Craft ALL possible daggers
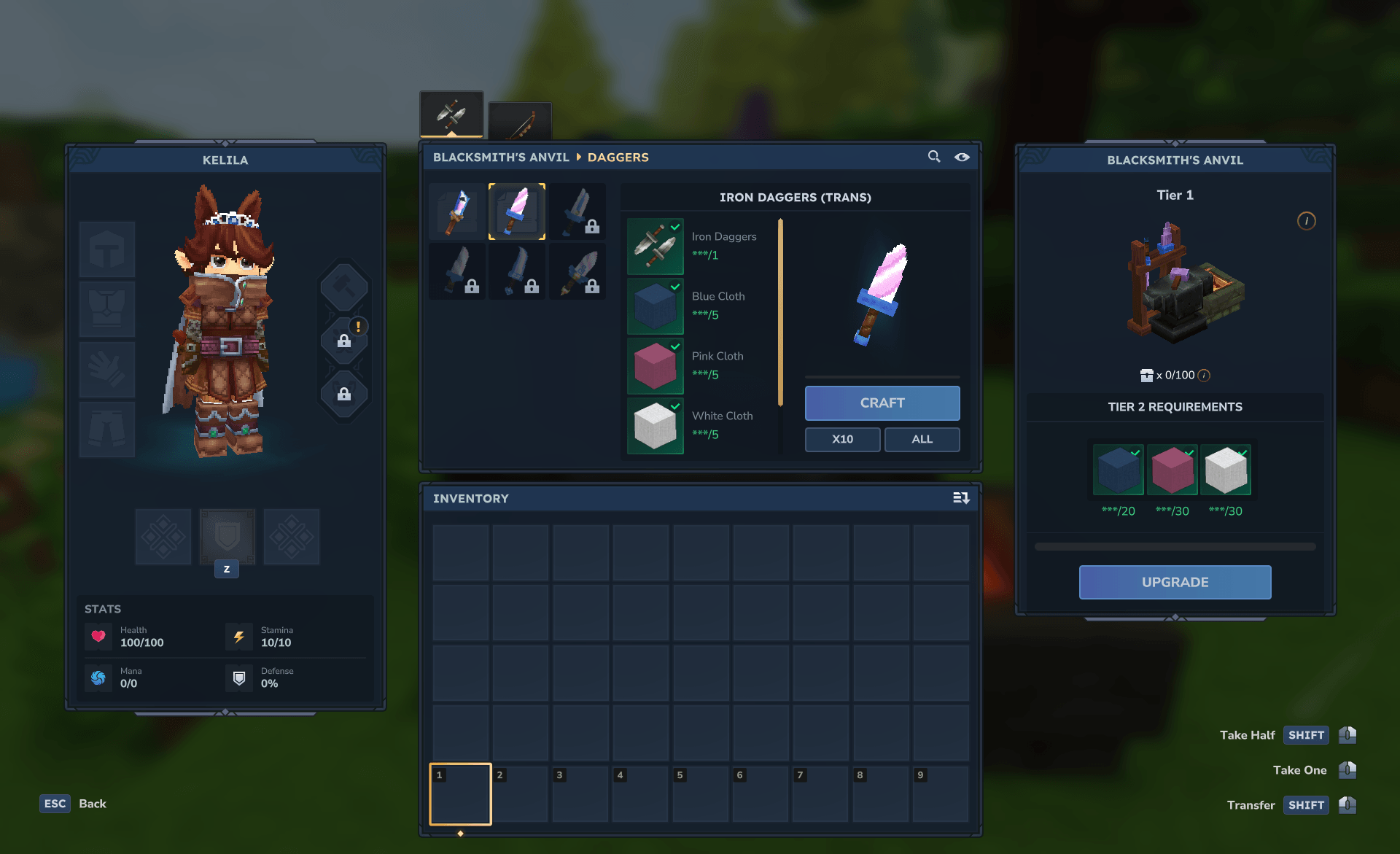1400x854 pixels. point(922,439)
